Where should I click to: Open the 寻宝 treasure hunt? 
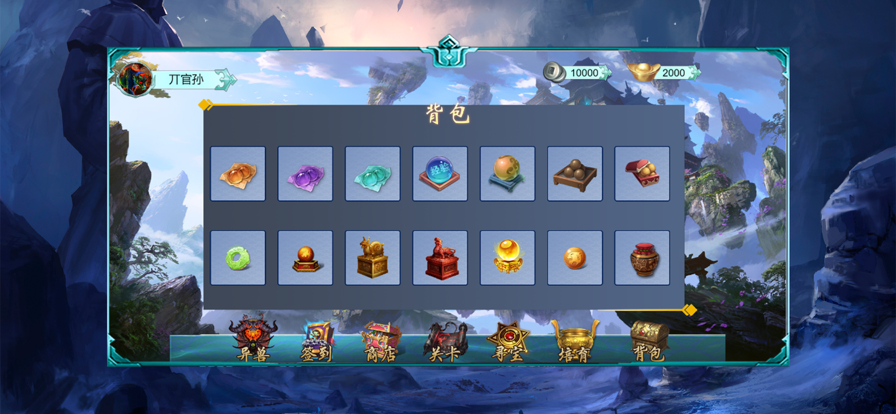click(x=507, y=338)
